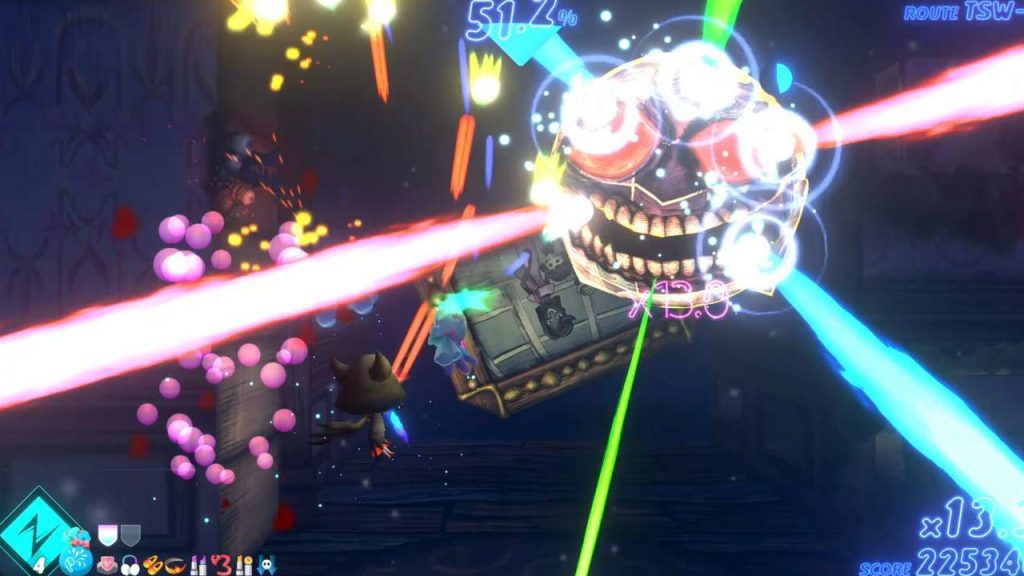Click the blue skull arrow item icon
1024x576 pixels.
pyautogui.click(x=267, y=566)
